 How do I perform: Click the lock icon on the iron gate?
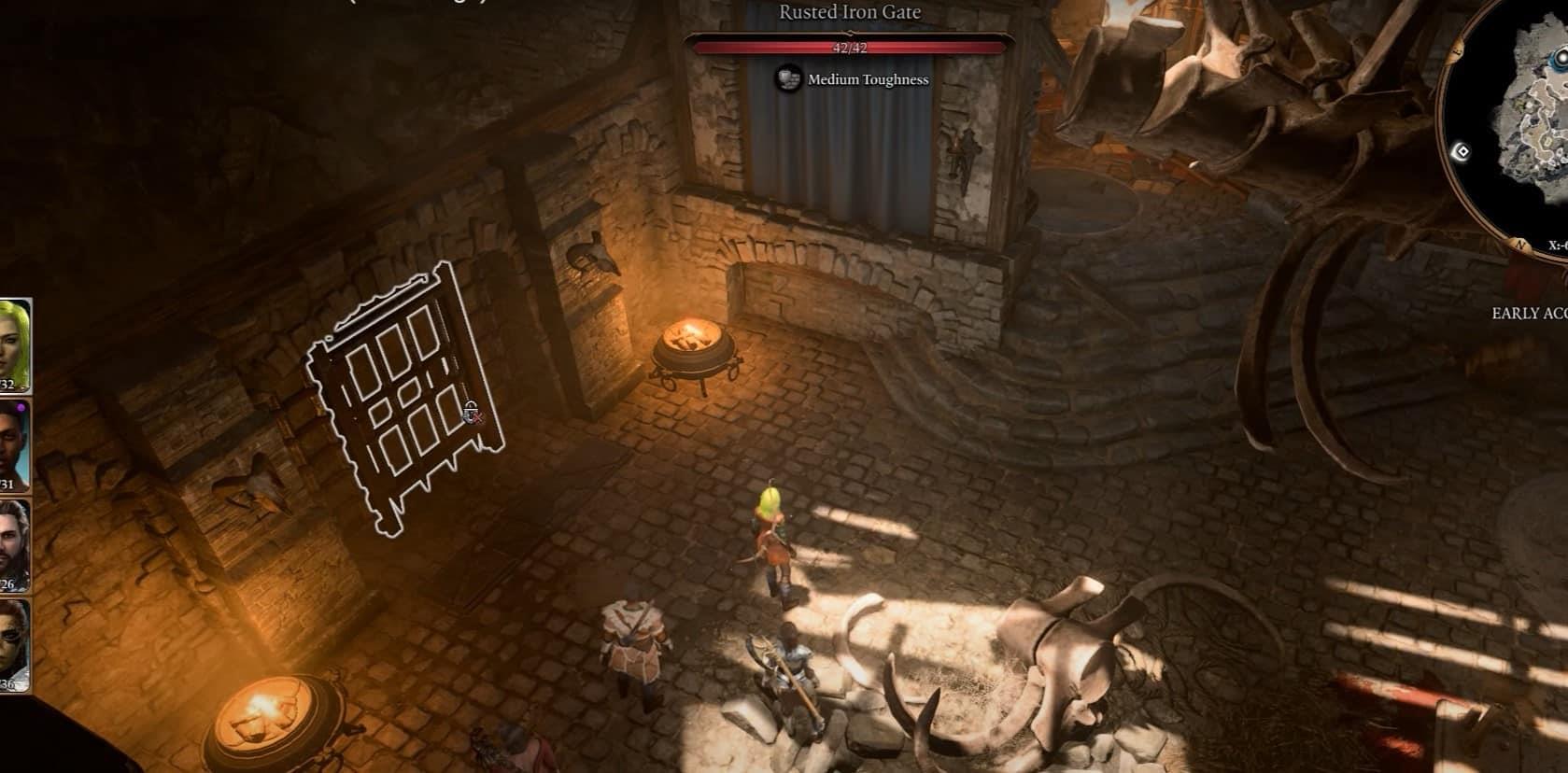(x=472, y=412)
